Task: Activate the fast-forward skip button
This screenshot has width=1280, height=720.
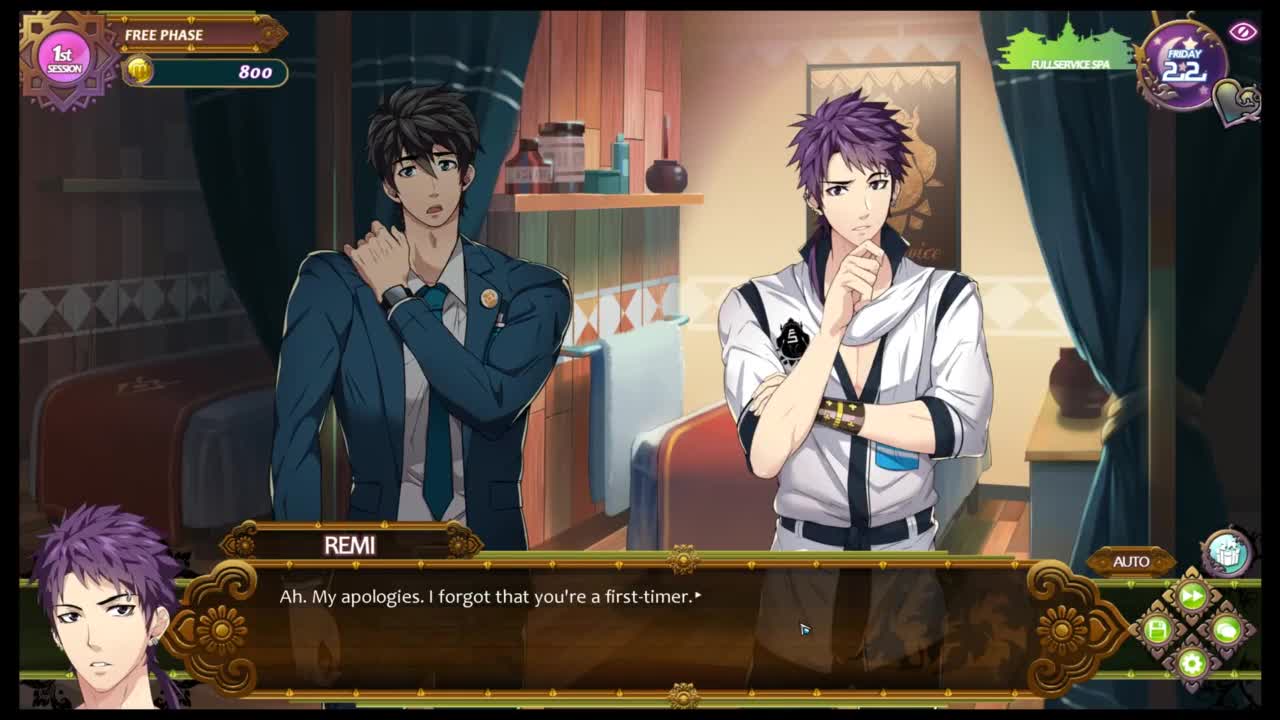Action: point(1192,597)
